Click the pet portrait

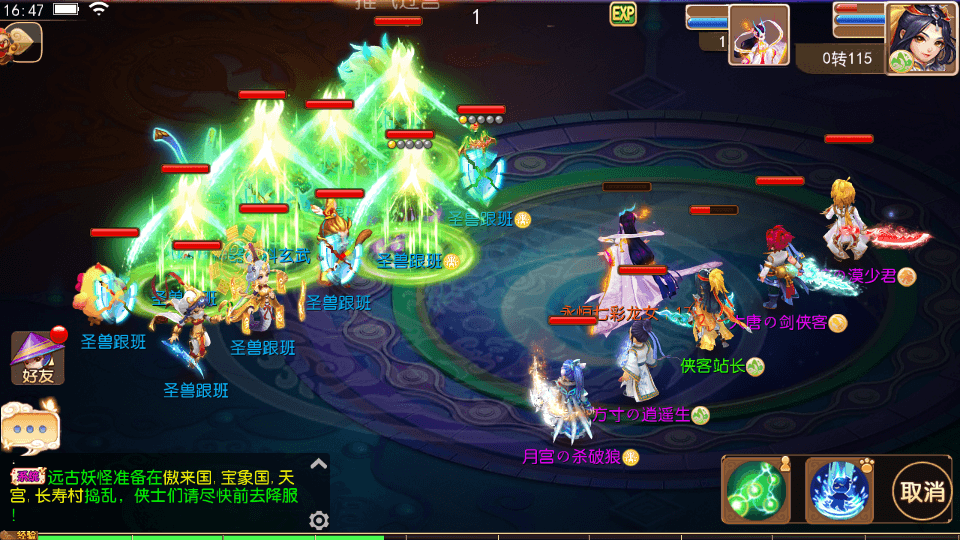tap(758, 35)
